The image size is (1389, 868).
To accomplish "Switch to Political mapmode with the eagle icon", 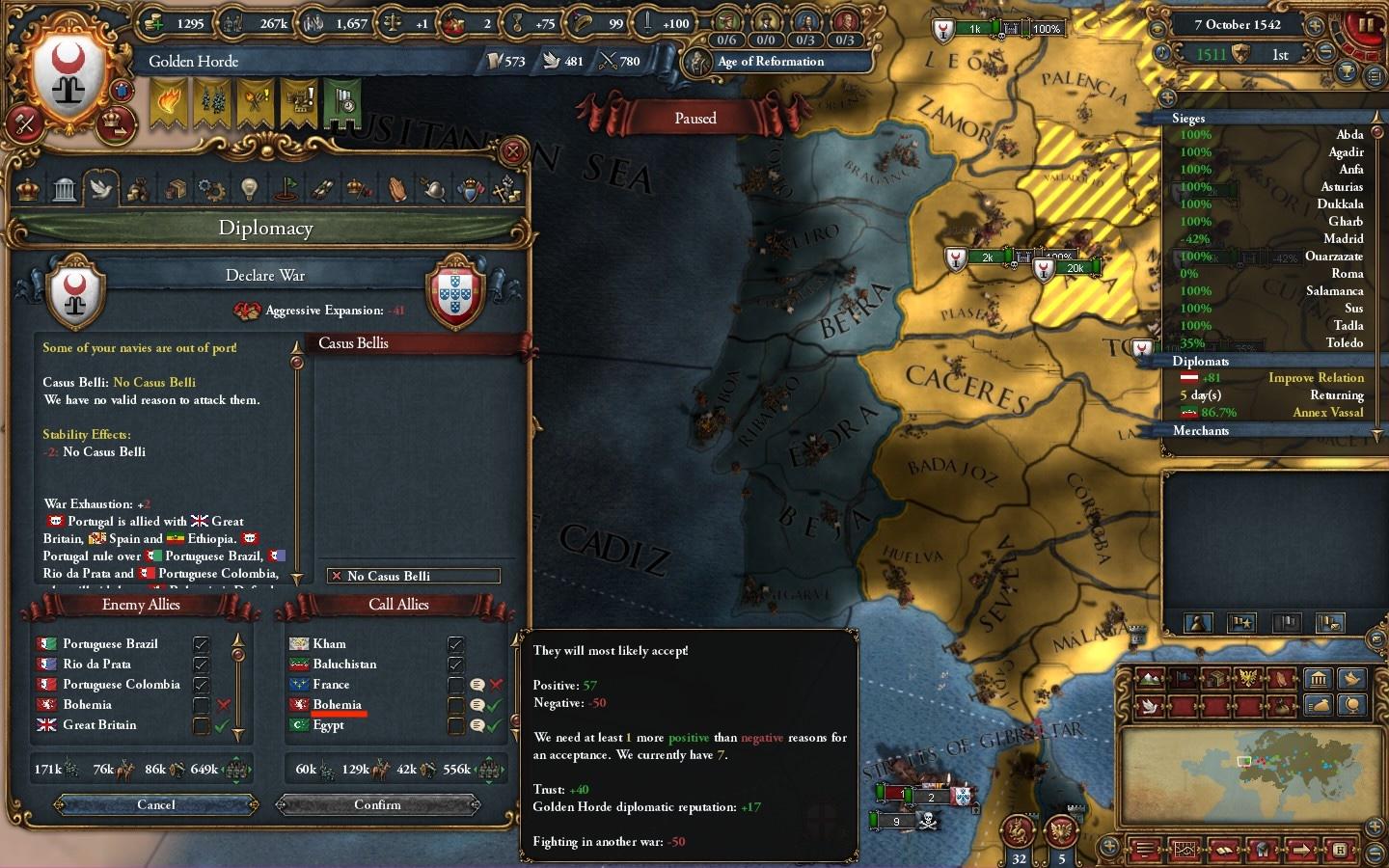I will 1247,677.
